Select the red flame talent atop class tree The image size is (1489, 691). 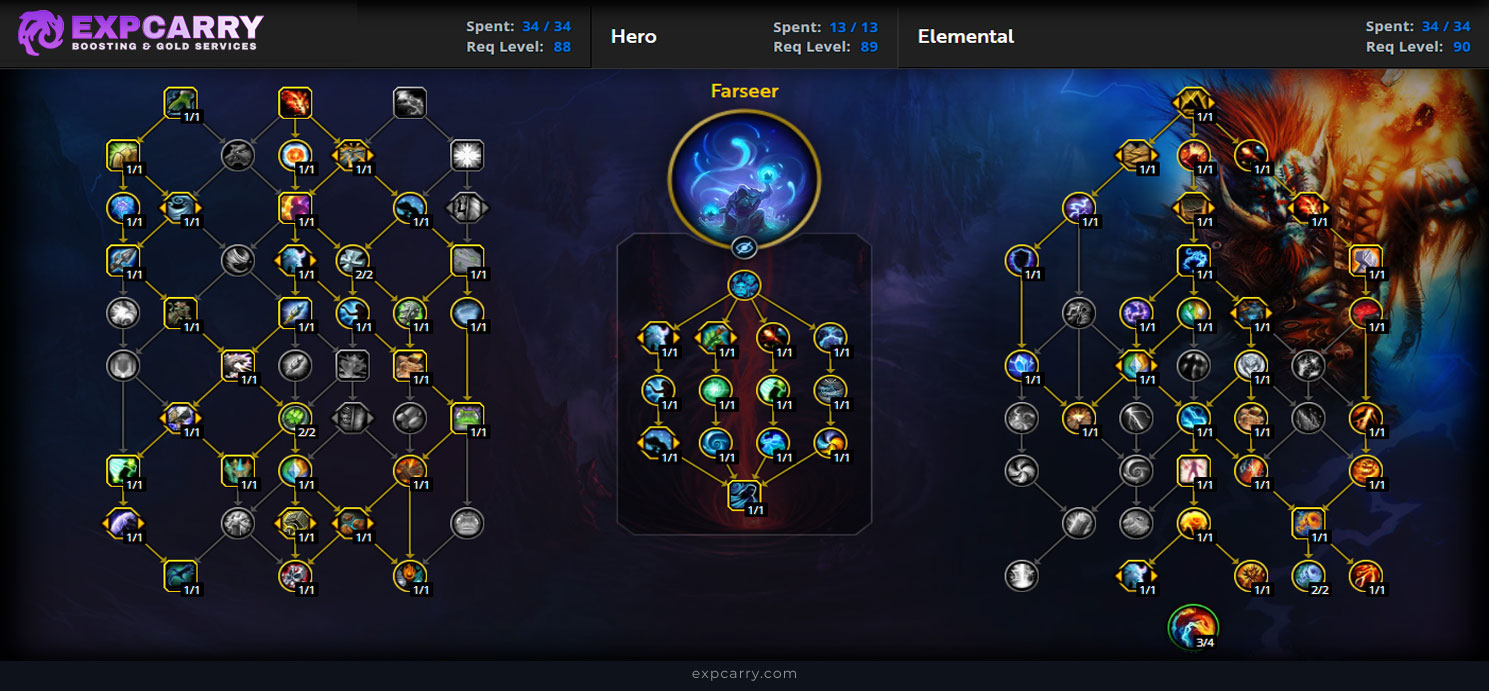[295, 102]
